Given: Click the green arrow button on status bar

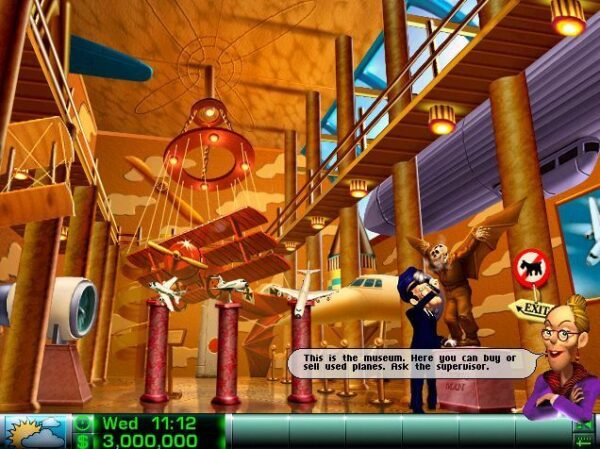Looking at the screenshot, I should (x=583, y=425).
